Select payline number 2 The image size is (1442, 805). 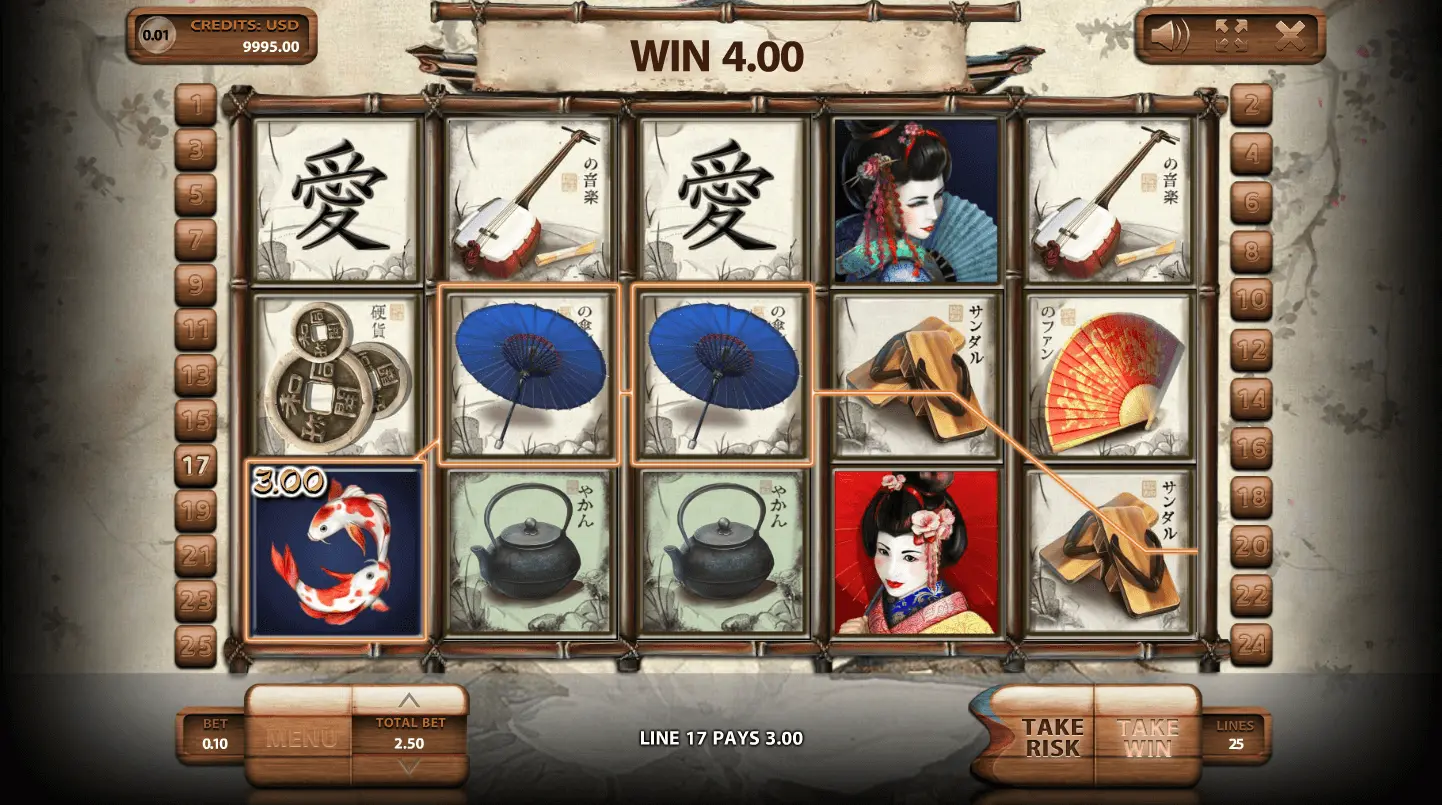point(1251,104)
